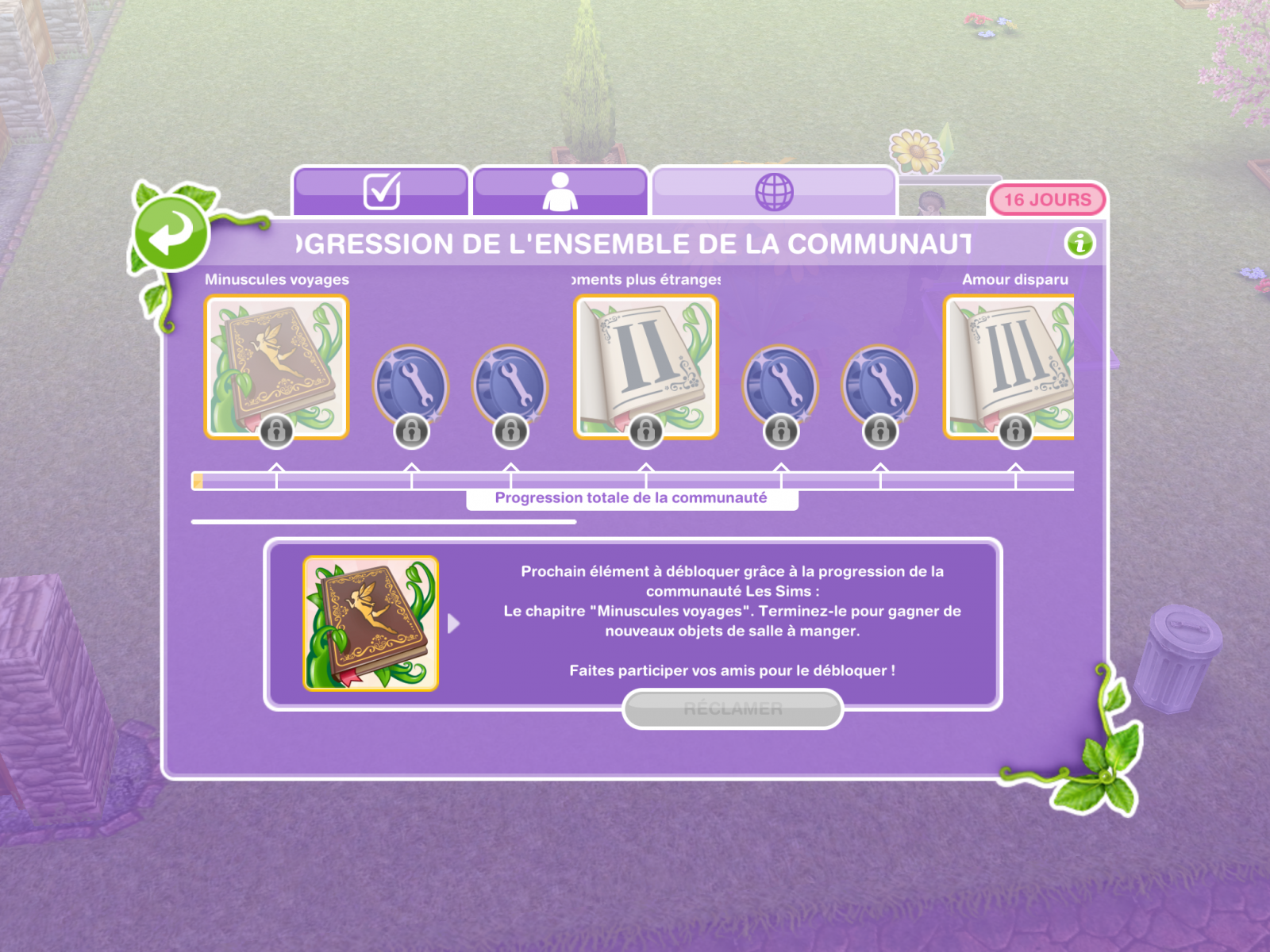The image size is (1270, 952).
Task: Select the Minuscules voyages chapter book
Action: [x=276, y=367]
